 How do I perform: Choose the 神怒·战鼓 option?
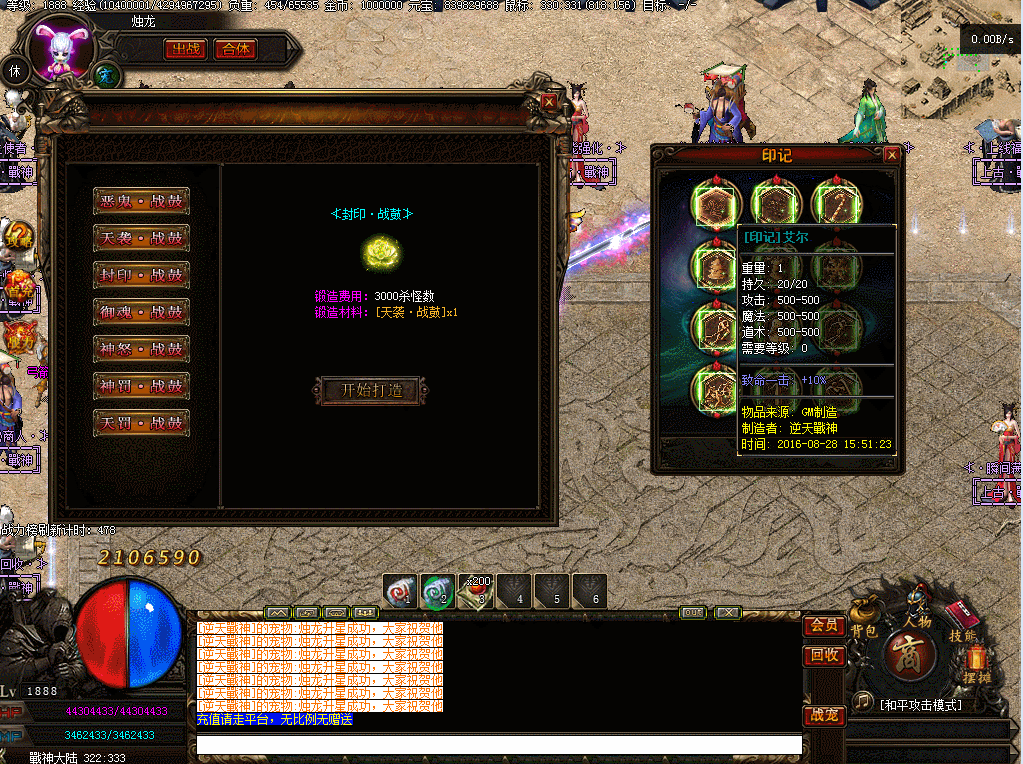(141, 349)
